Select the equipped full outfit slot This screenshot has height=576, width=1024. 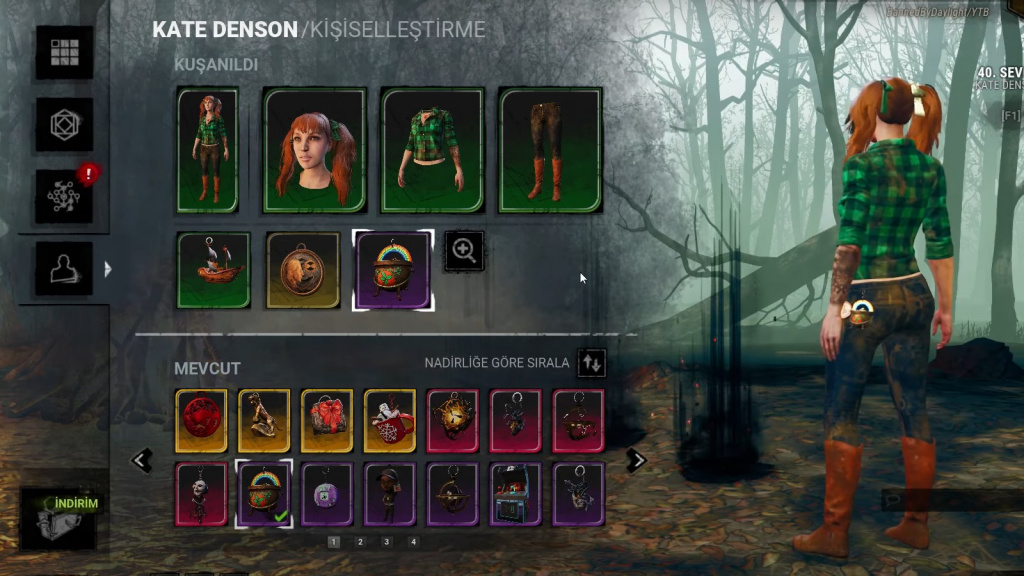click(x=208, y=150)
